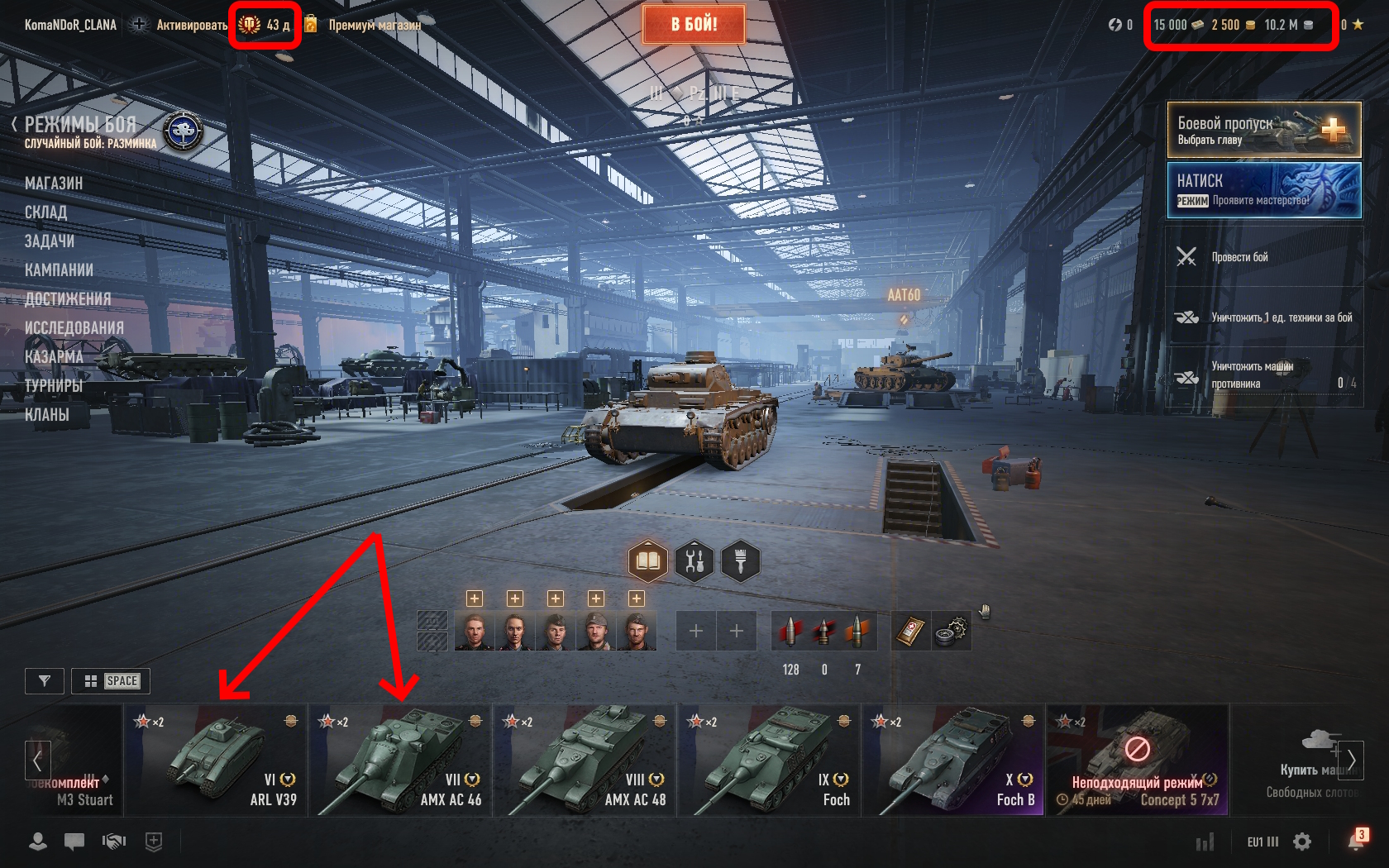
Task: Open the КЛАНЫ menu entry
Action: tap(46, 415)
